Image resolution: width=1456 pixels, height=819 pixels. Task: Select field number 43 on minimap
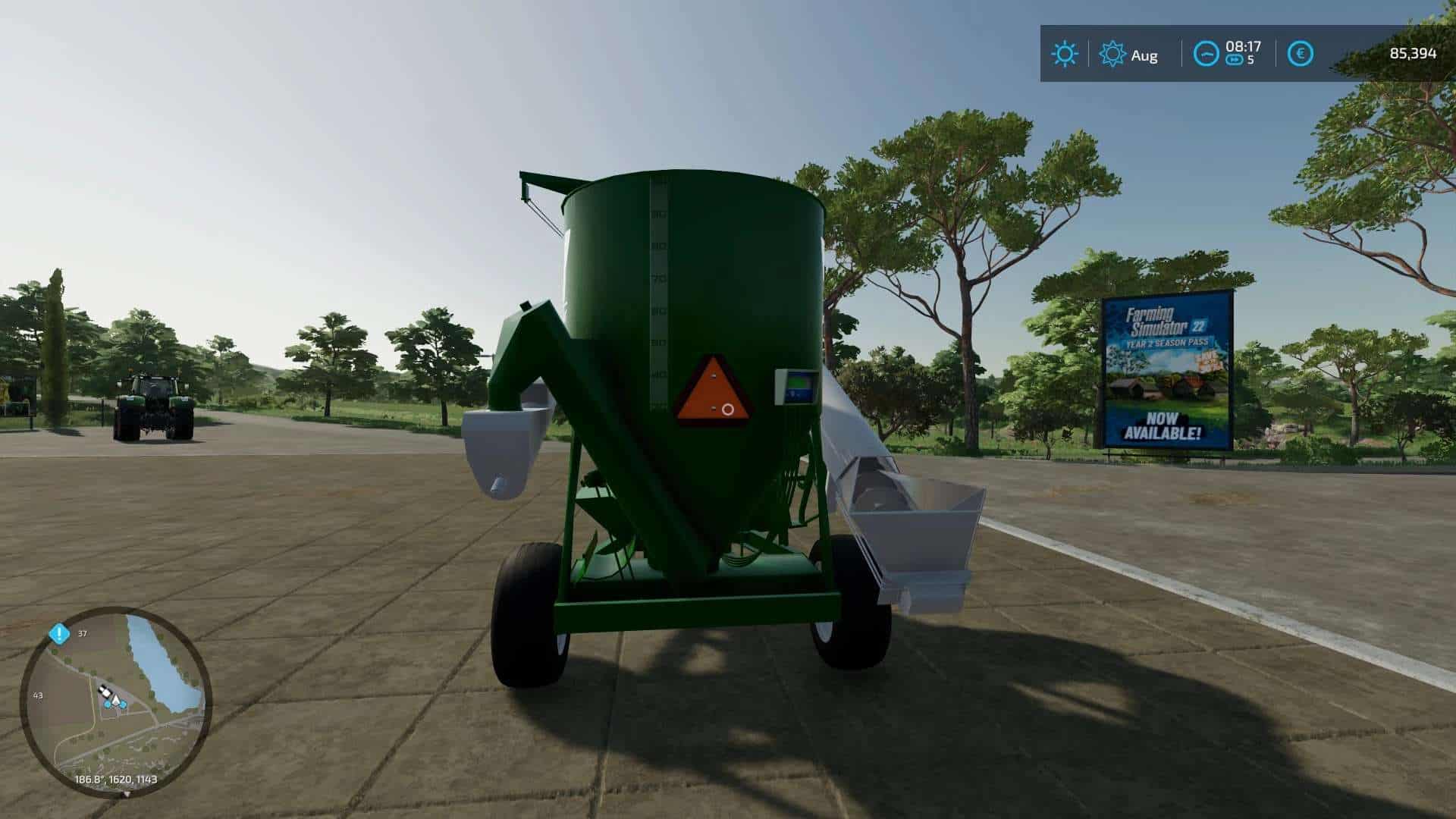pos(38,695)
